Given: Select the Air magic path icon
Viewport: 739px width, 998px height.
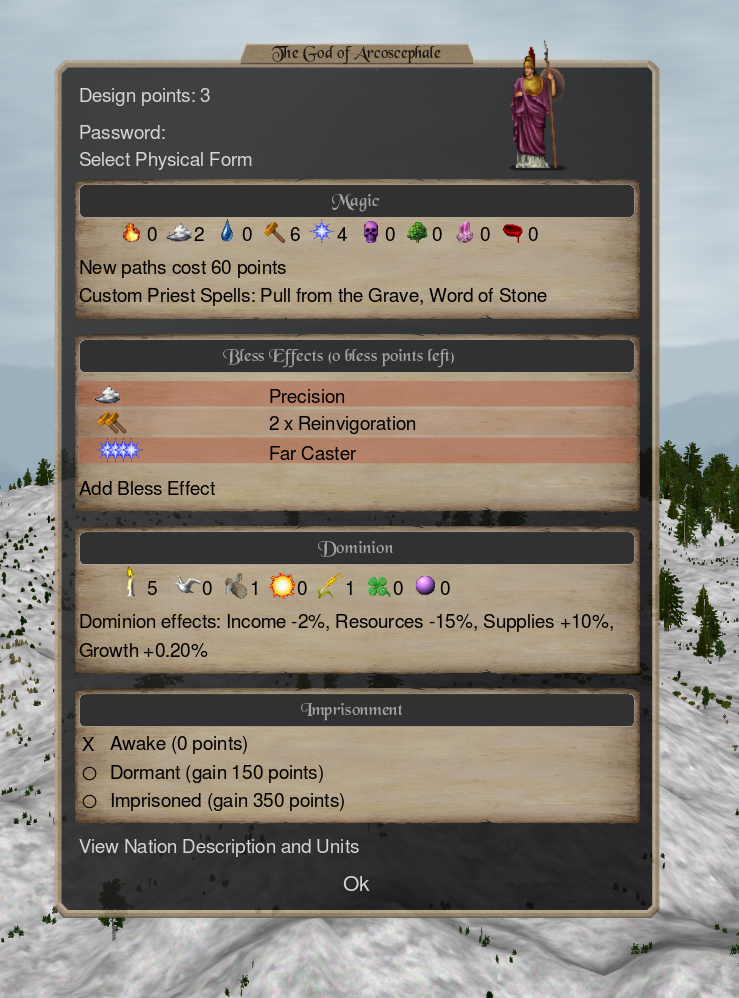Looking at the screenshot, I should 179,234.
